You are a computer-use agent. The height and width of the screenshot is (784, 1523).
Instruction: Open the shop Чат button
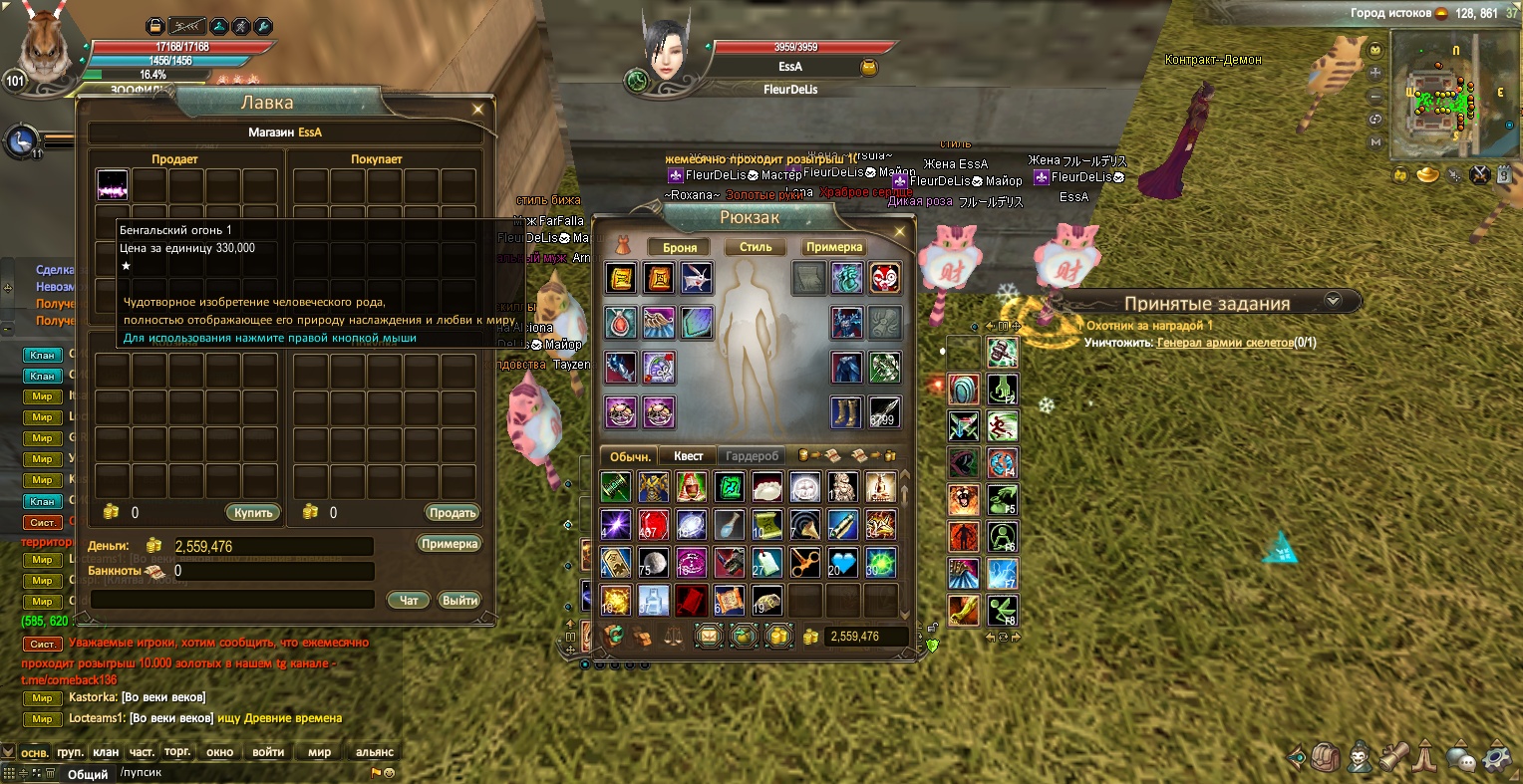[409, 600]
